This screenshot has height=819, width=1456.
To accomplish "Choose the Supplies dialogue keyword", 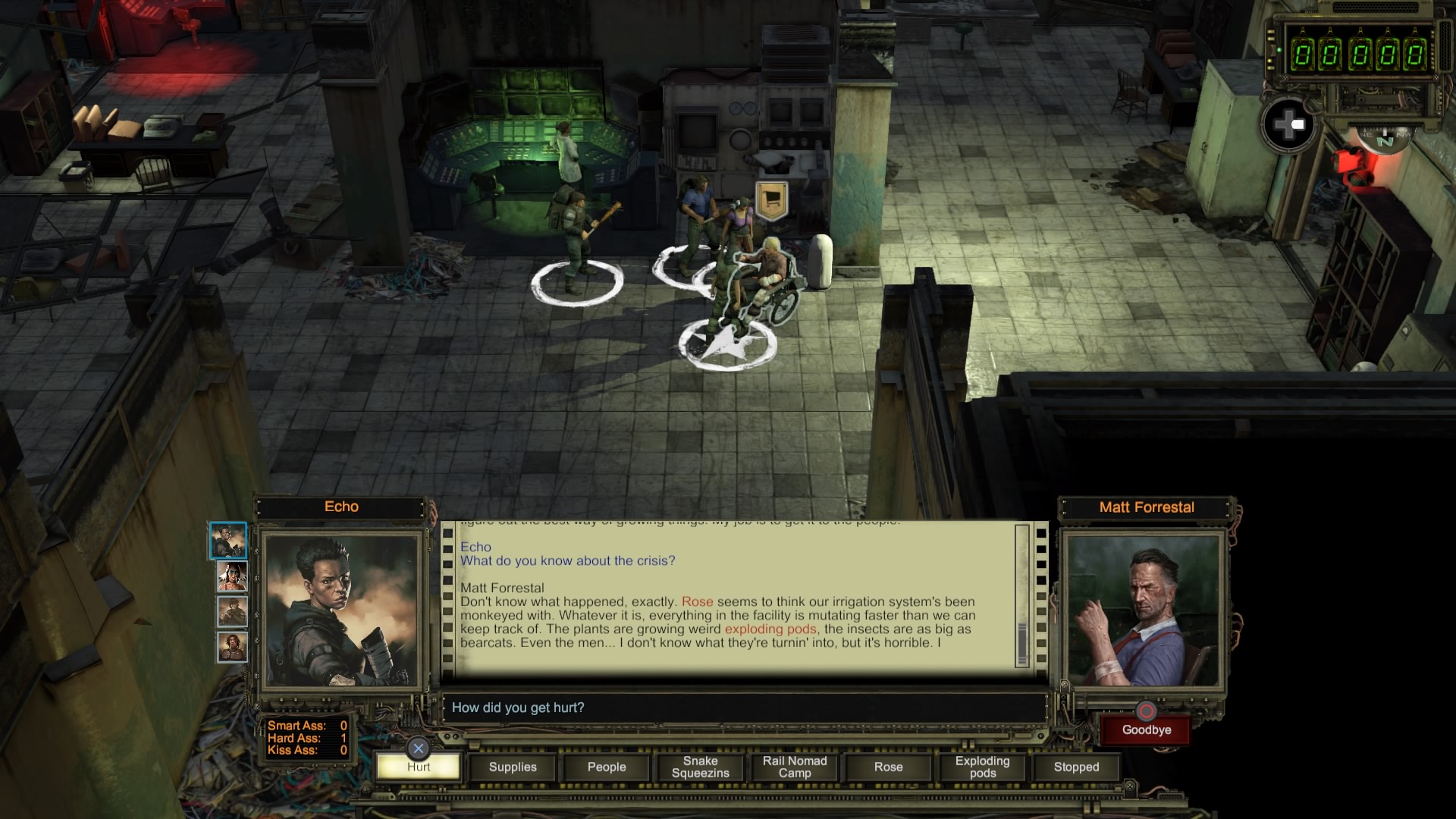I will pyautogui.click(x=513, y=767).
